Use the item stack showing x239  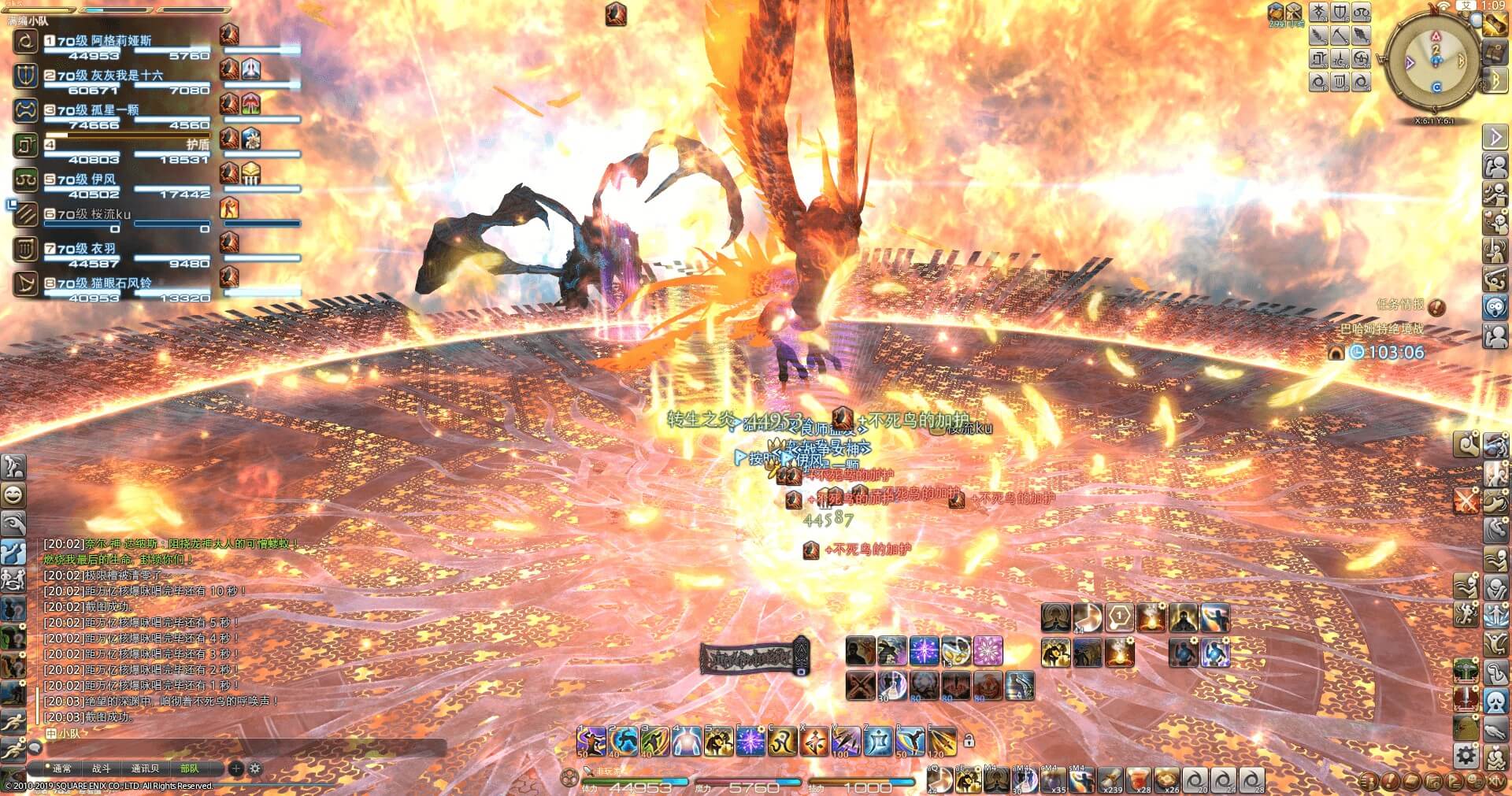[1111, 780]
